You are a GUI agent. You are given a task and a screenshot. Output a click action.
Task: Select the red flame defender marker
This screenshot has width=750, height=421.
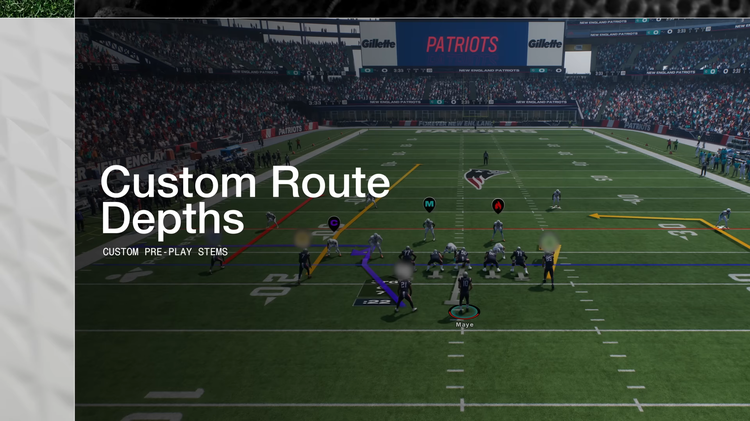click(497, 205)
